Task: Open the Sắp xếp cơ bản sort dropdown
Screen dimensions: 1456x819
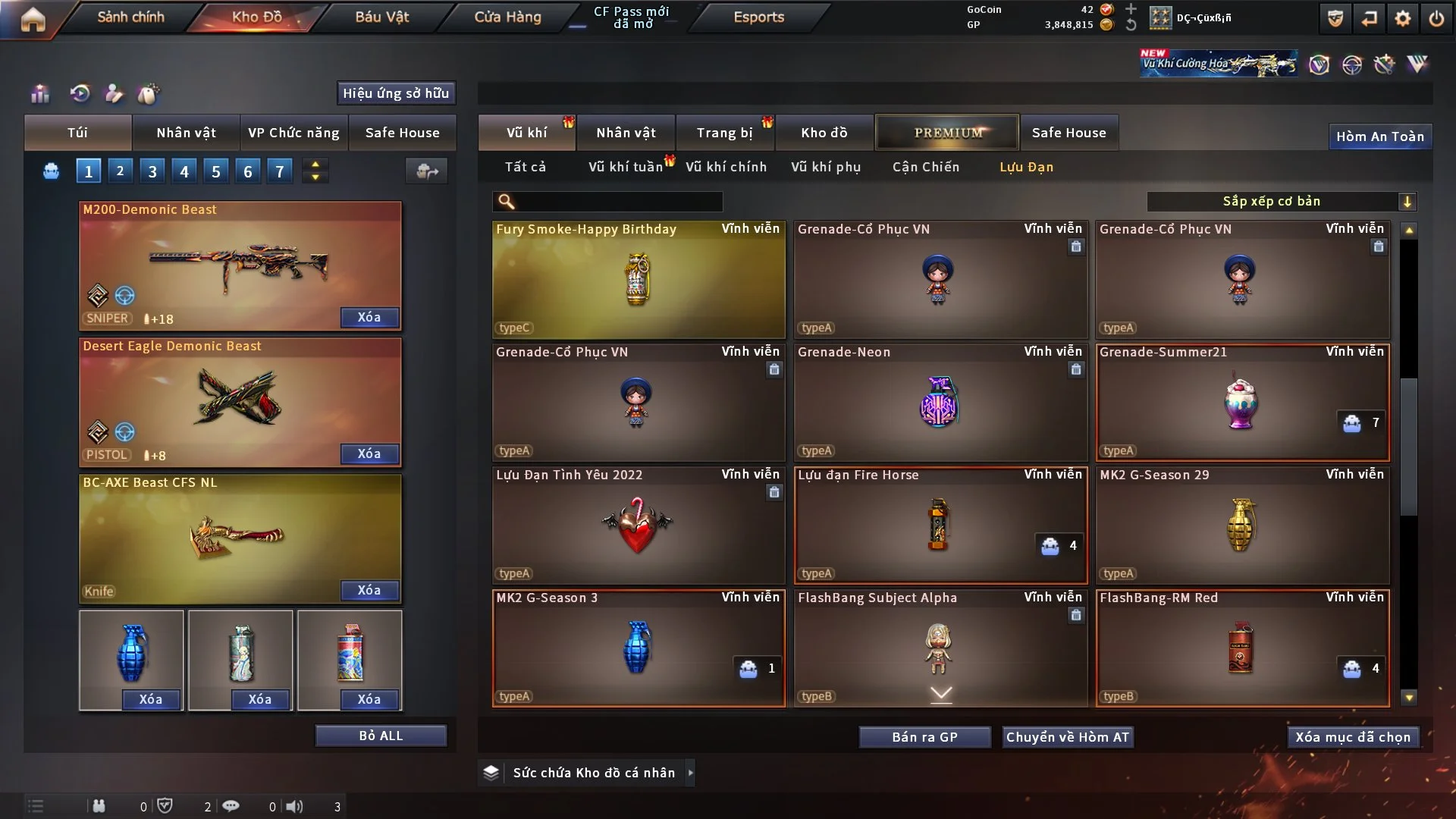Action: coord(1281,201)
